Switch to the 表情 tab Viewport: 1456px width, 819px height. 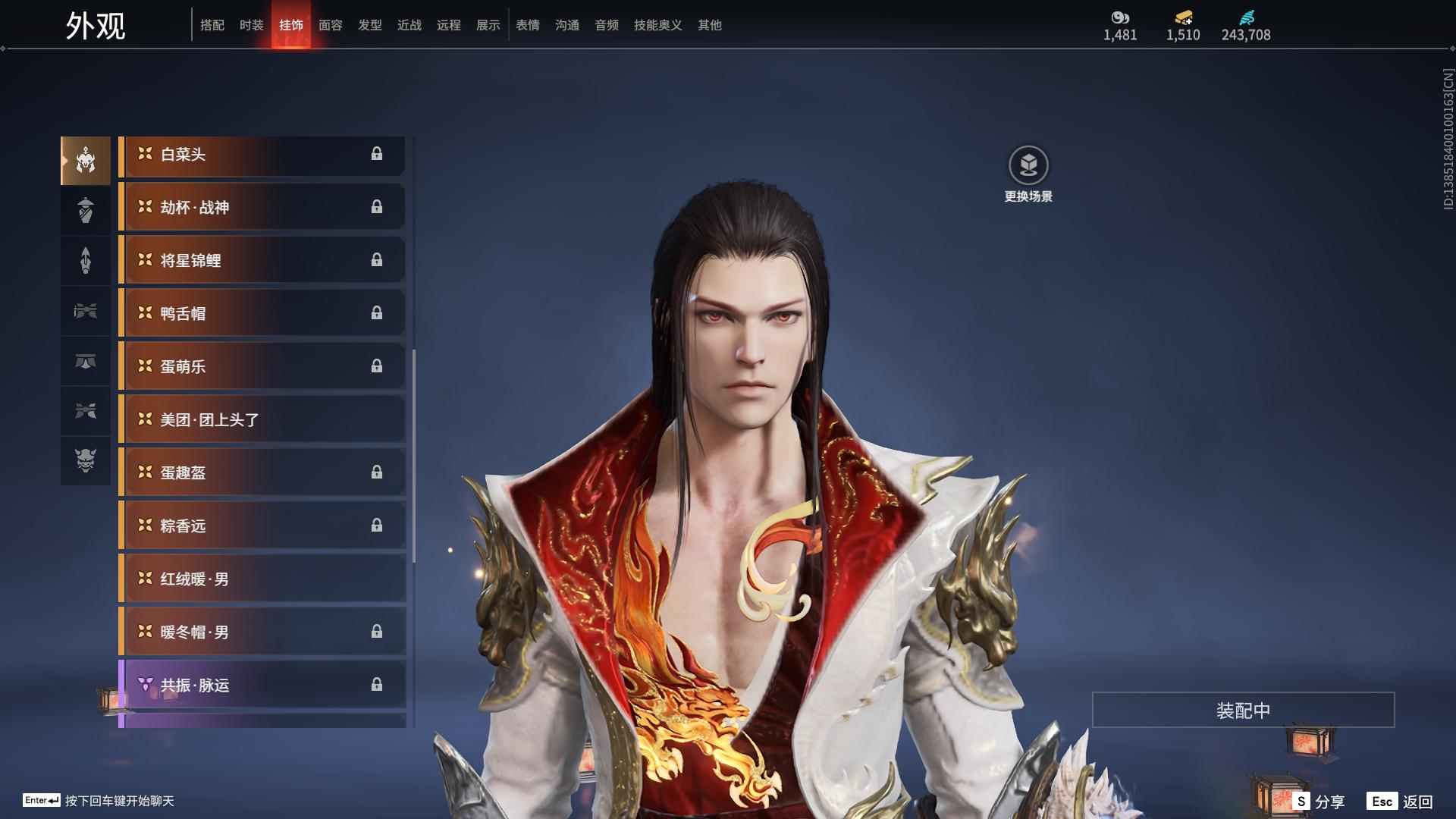click(x=527, y=25)
